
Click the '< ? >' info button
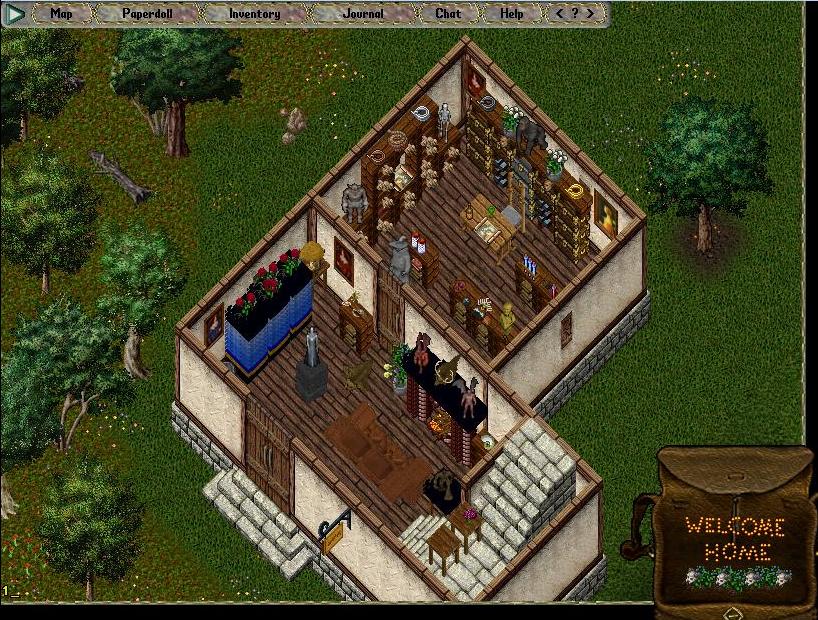[577, 14]
